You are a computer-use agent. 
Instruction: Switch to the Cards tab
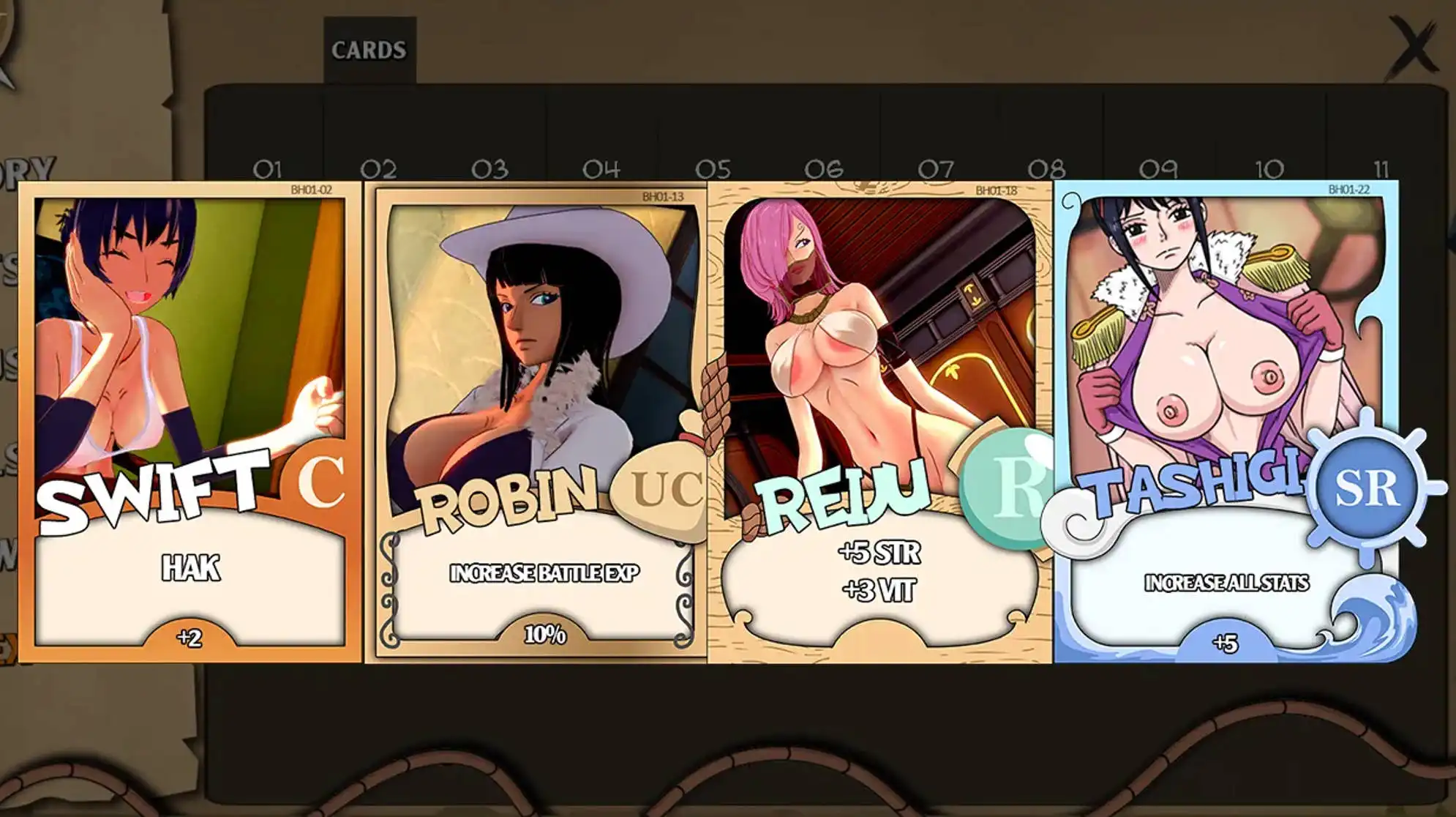(369, 50)
